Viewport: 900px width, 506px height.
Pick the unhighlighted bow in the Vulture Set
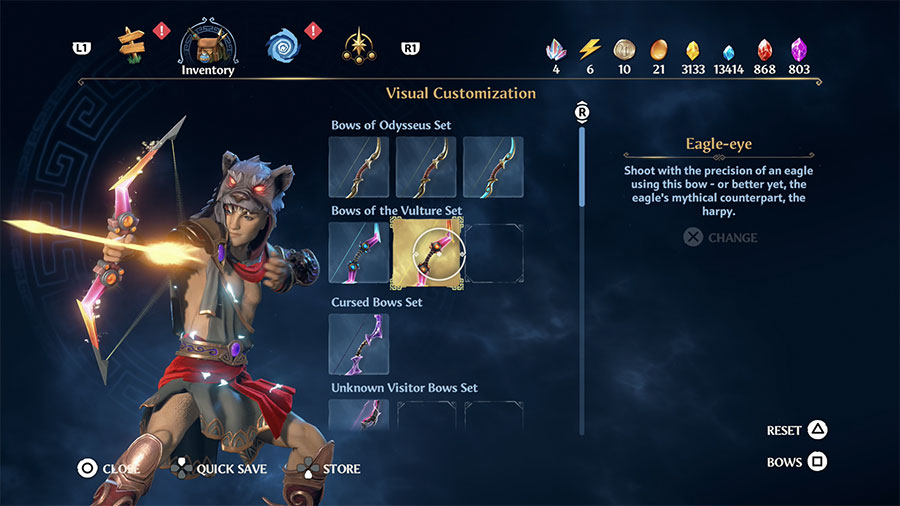[x=359, y=252]
